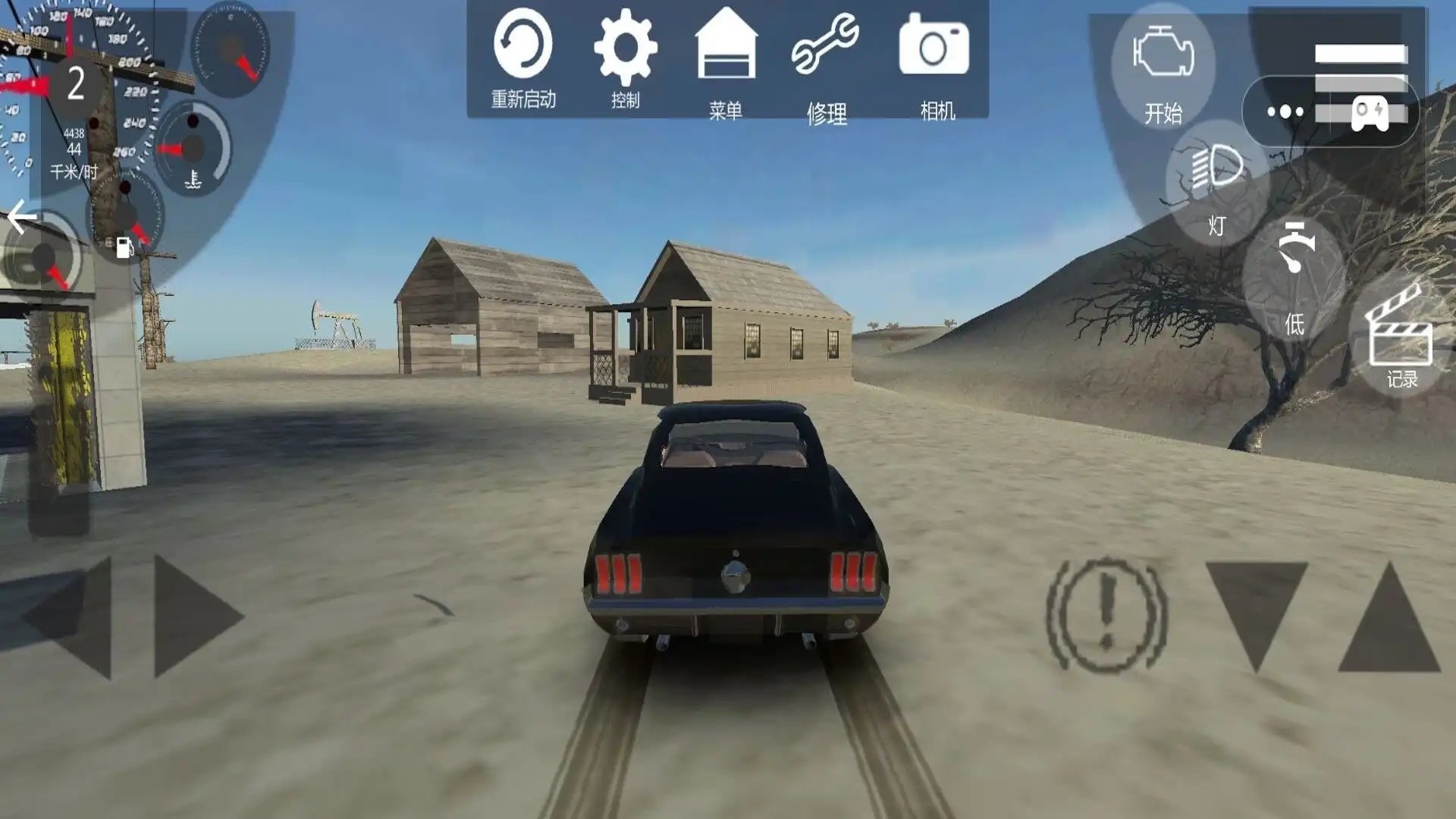Image resolution: width=1456 pixels, height=819 pixels.
Task: Toggle the 灯 headlights button
Action: coord(1216,182)
